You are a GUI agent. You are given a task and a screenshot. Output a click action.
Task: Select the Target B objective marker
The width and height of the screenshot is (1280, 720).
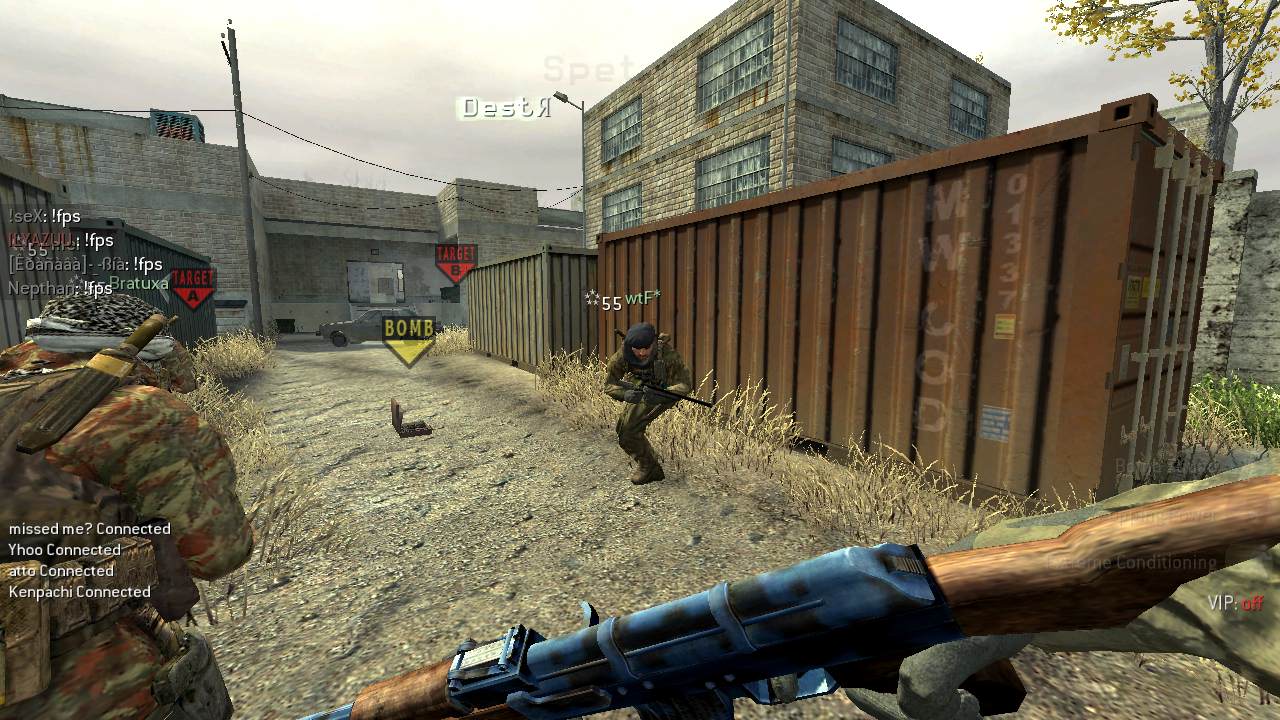click(456, 263)
